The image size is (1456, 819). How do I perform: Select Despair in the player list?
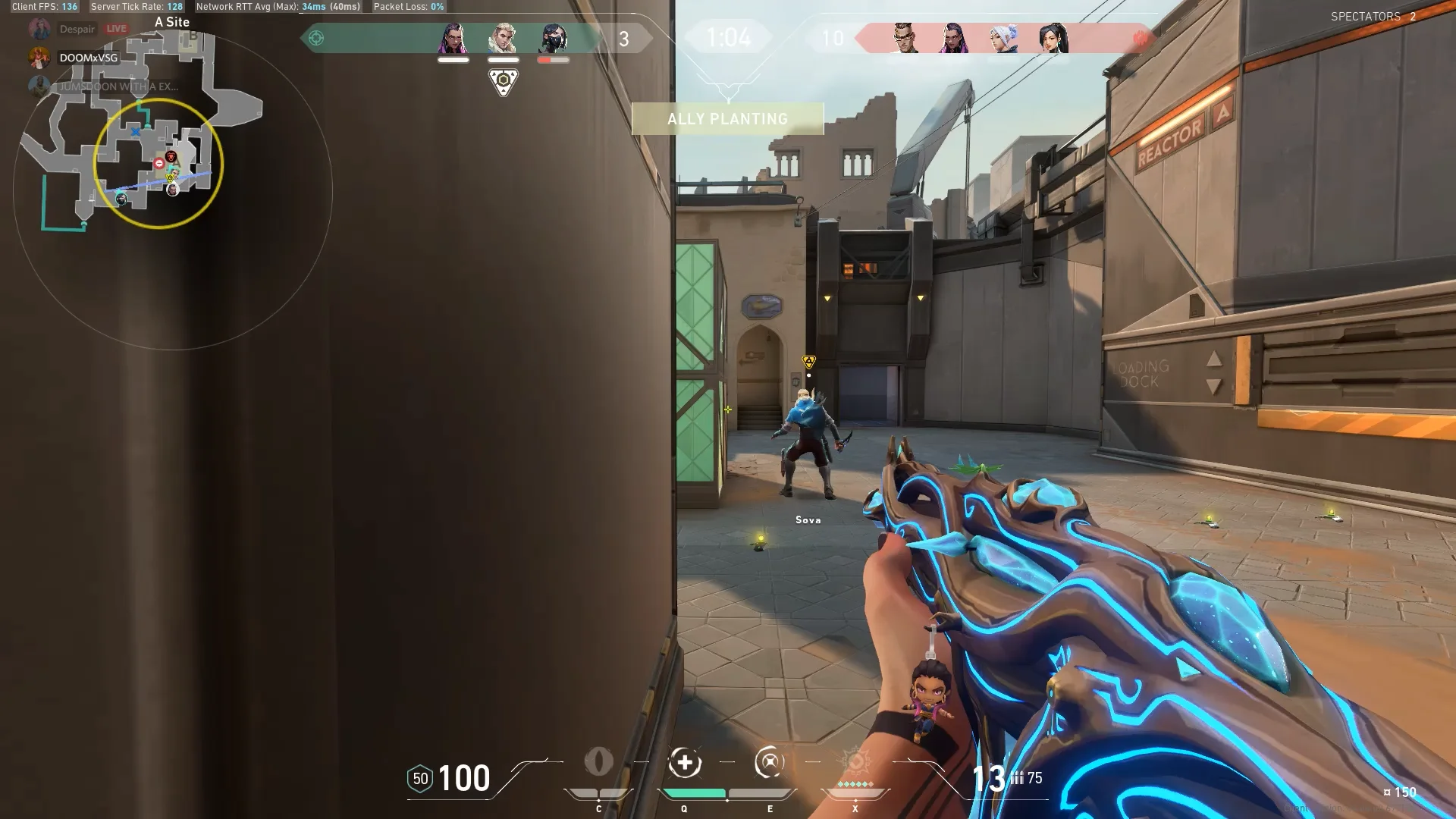[77, 29]
